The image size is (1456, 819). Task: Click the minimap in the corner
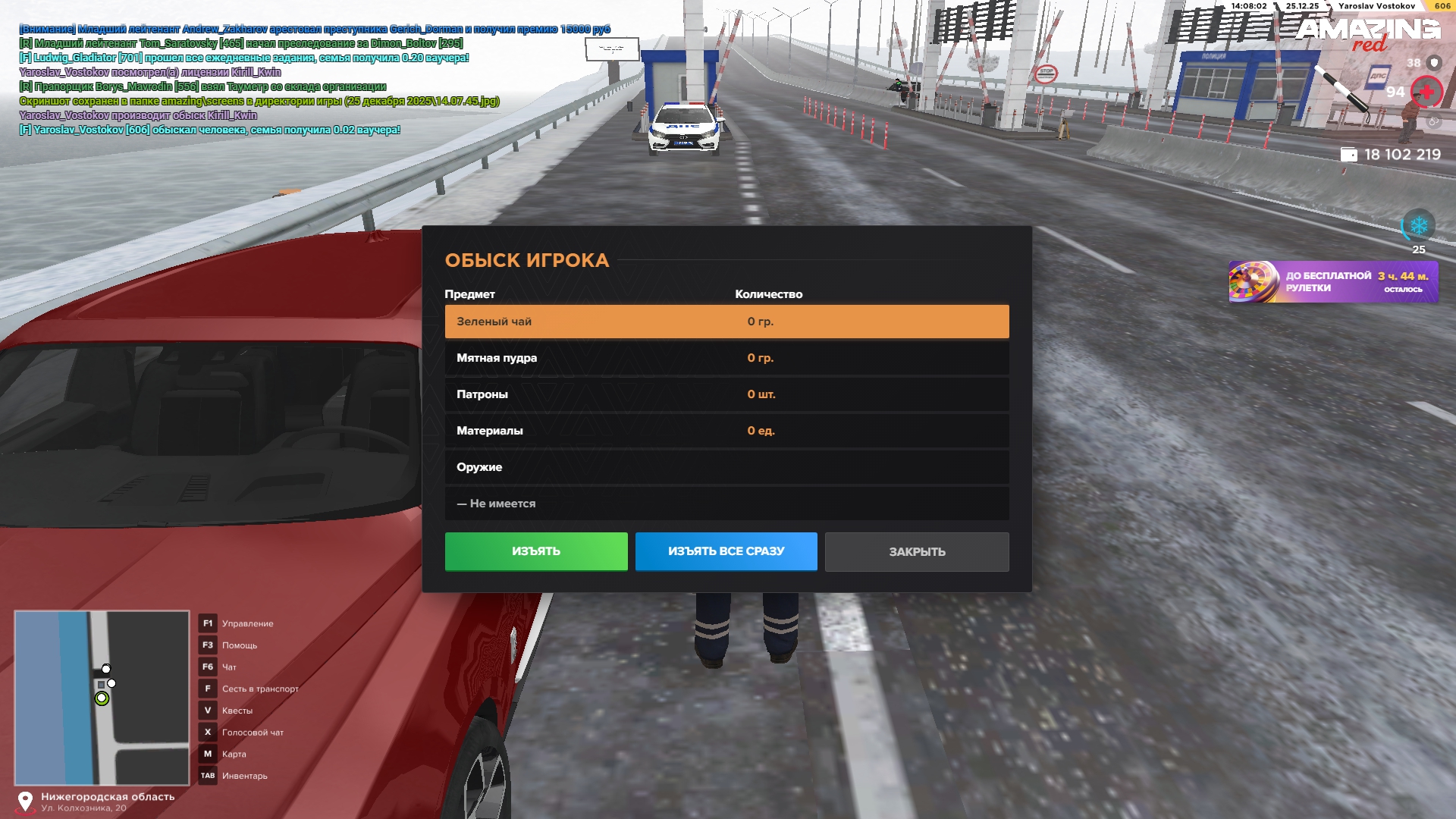coord(102,698)
